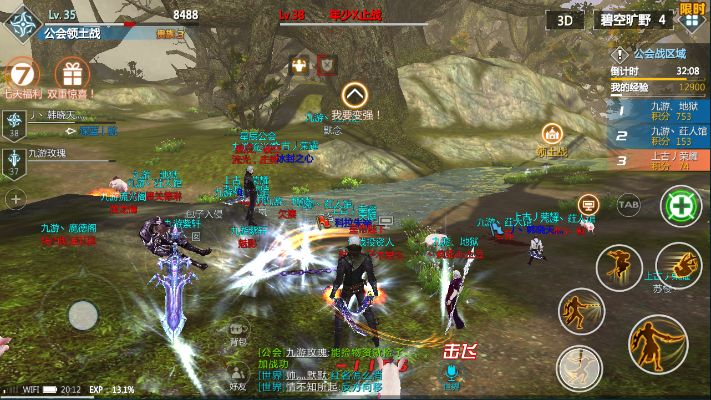Open the 好友 friends icon
The width and height of the screenshot is (711, 400).
[x=237, y=372]
